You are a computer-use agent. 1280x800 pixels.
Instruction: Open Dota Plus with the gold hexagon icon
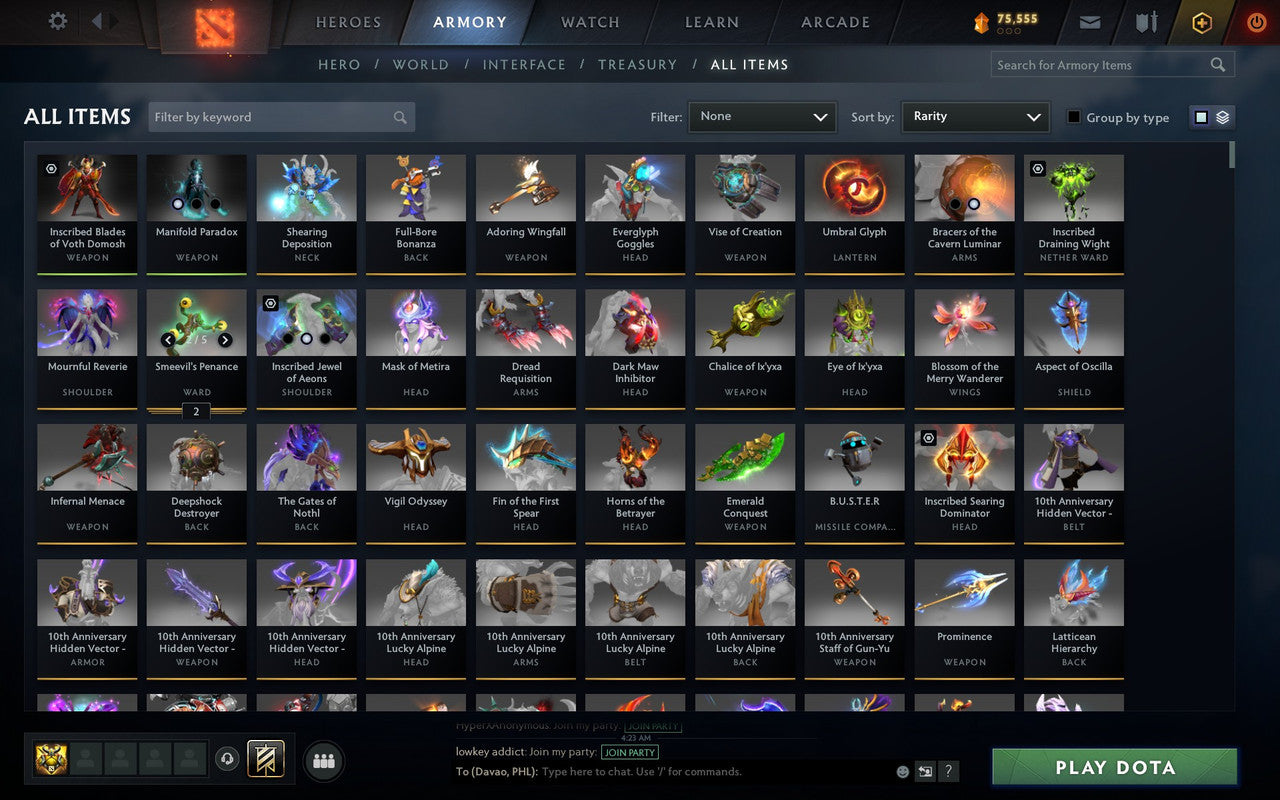pos(1201,22)
